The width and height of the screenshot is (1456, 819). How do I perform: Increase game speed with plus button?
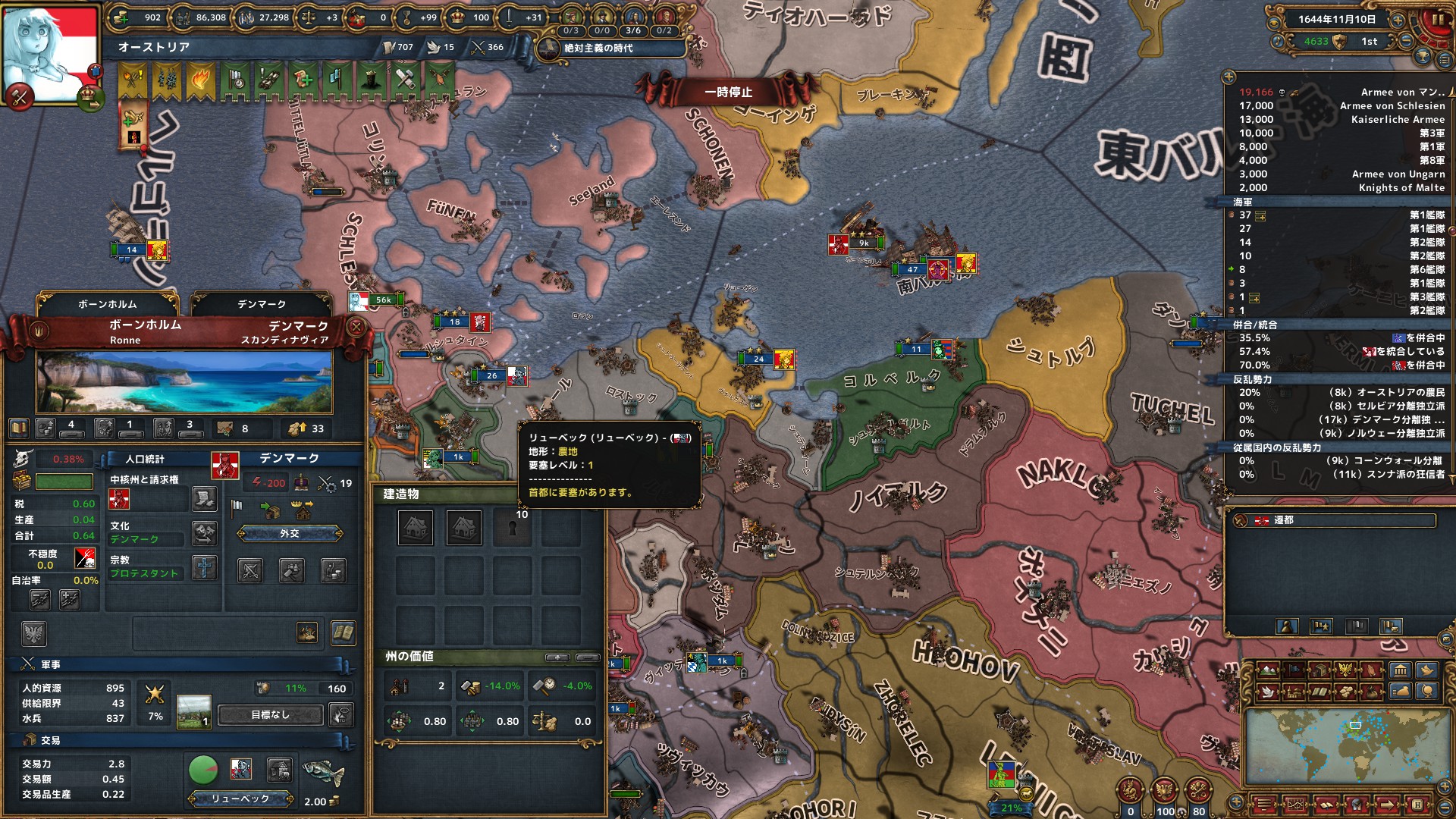pyautogui.click(x=1397, y=20)
